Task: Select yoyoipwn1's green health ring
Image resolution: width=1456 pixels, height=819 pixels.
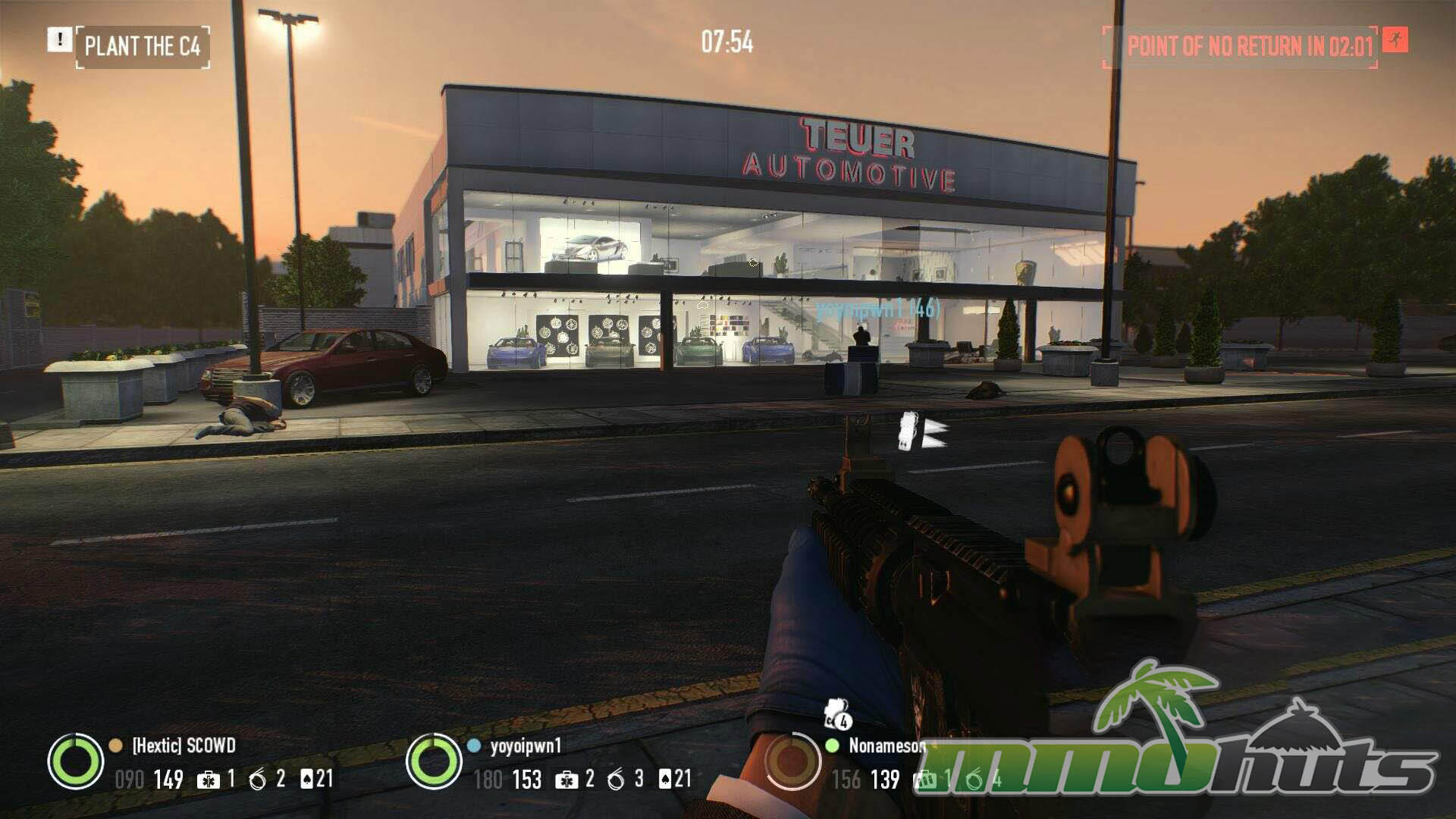Action: [x=434, y=761]
